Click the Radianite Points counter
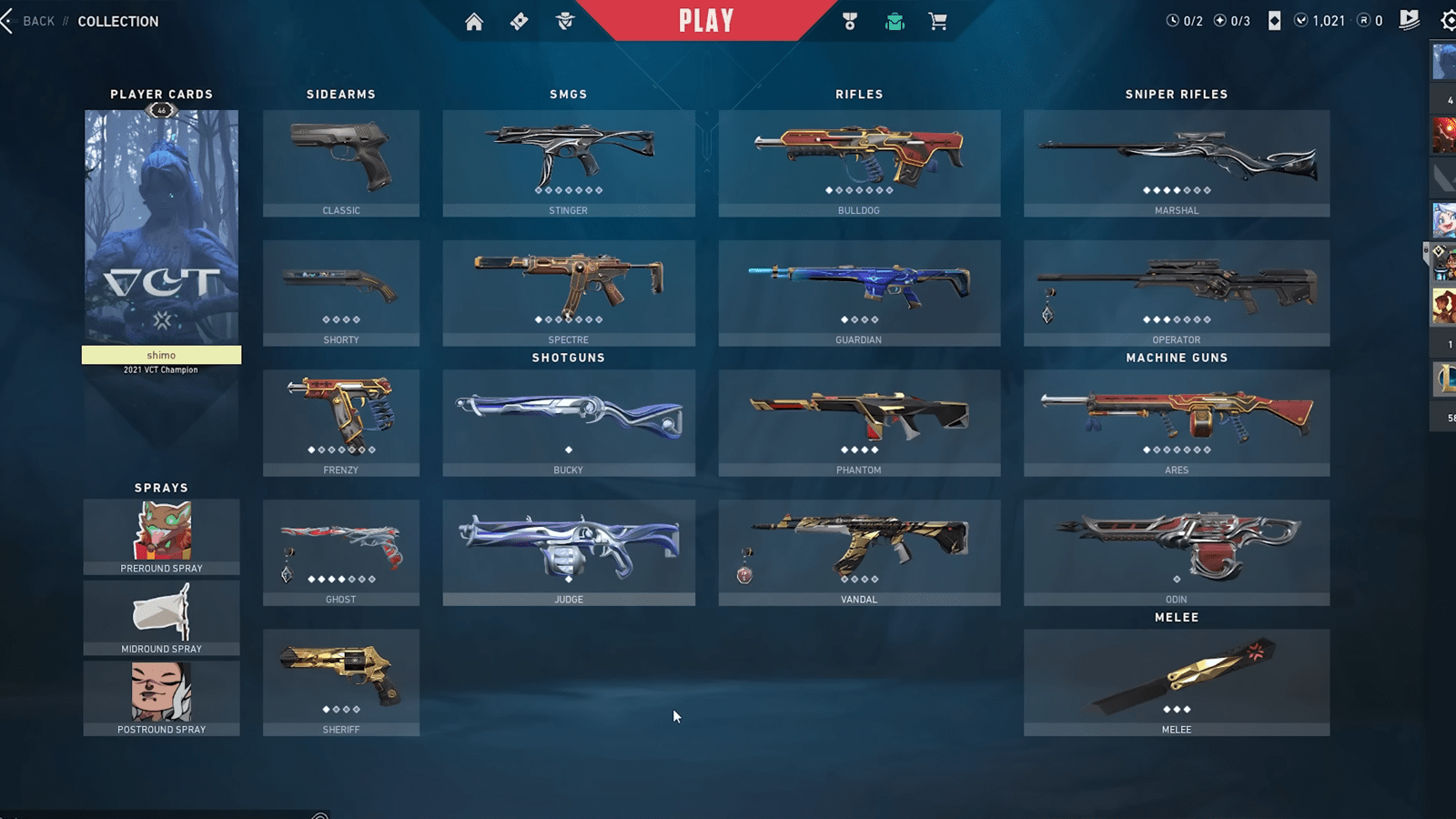The height and width of the screenshot is (819, 1456). [x=1370, y=20]
